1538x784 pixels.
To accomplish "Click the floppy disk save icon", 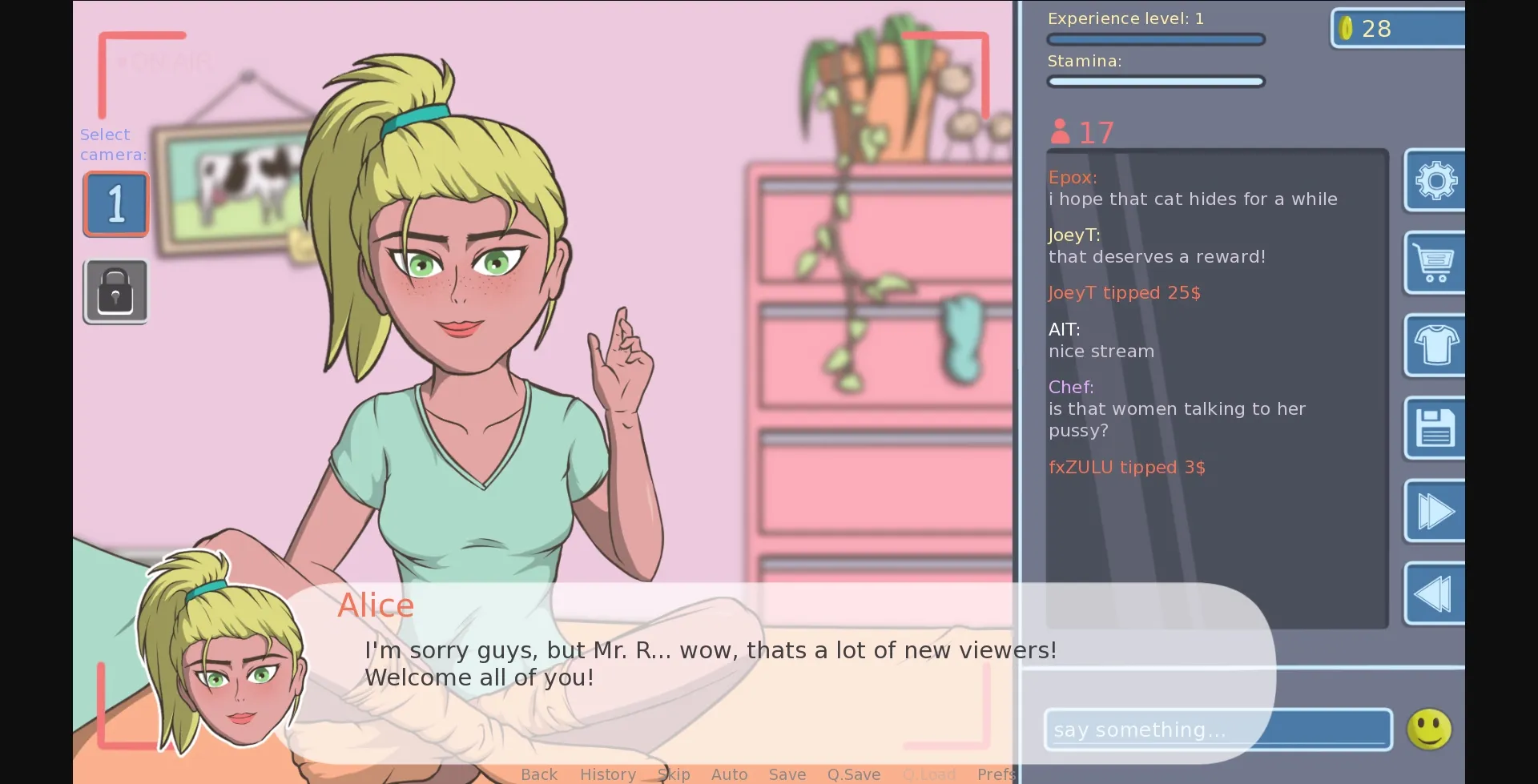I will pos(1436,428).
